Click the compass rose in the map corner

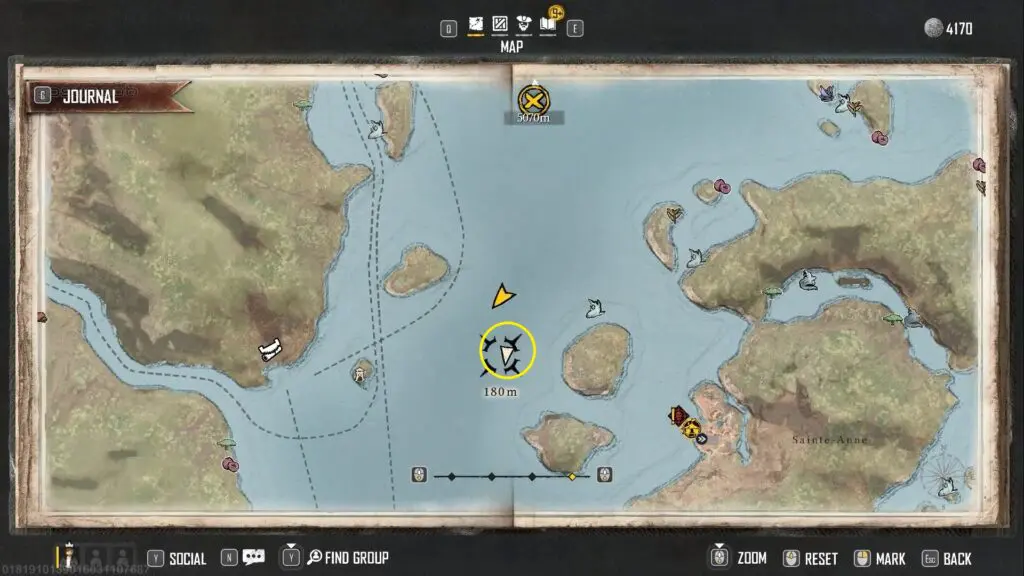coord(946,478)
